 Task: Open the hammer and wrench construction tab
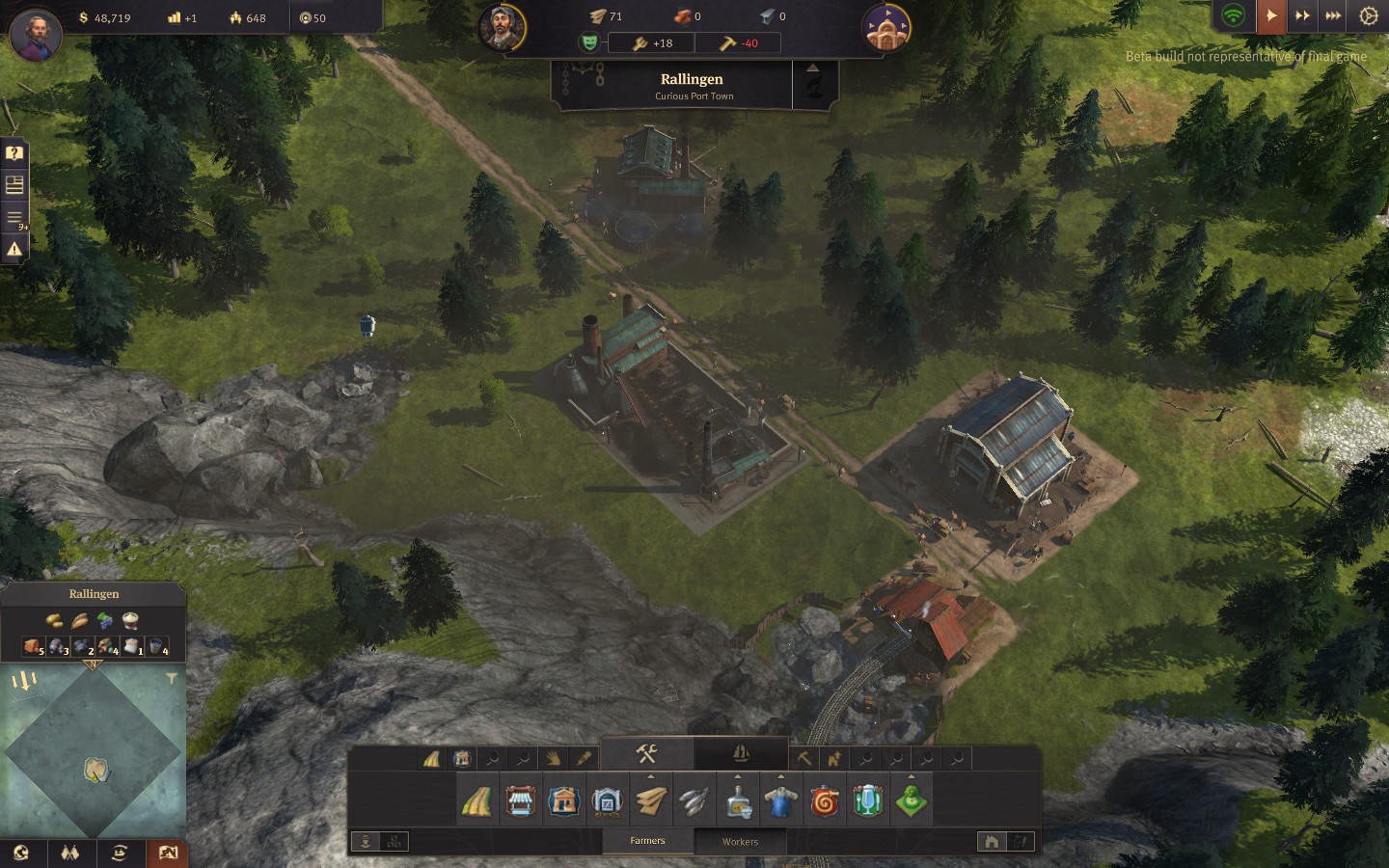(646, 753)
